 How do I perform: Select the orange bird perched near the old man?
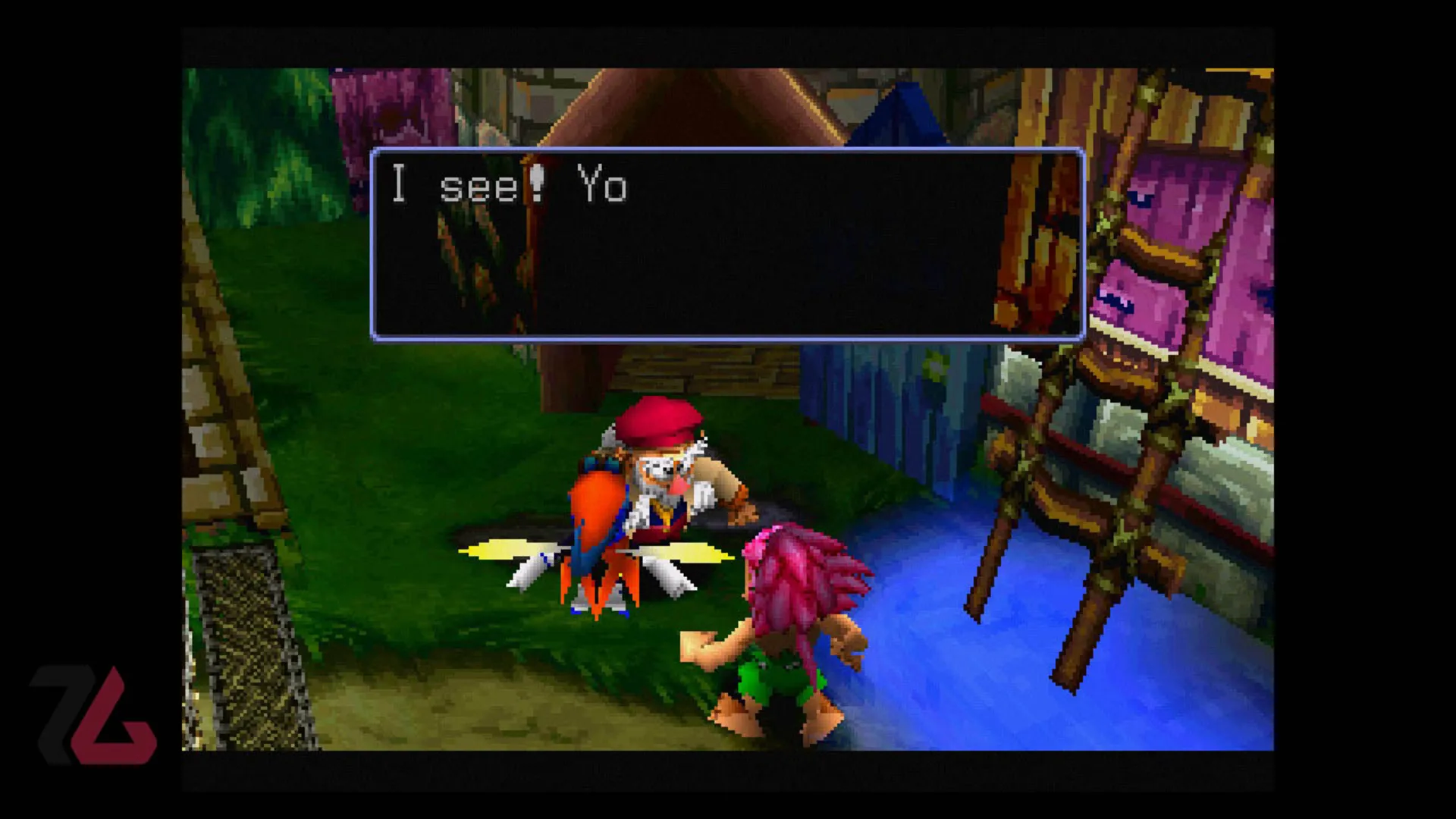click(x=599, y=516)
